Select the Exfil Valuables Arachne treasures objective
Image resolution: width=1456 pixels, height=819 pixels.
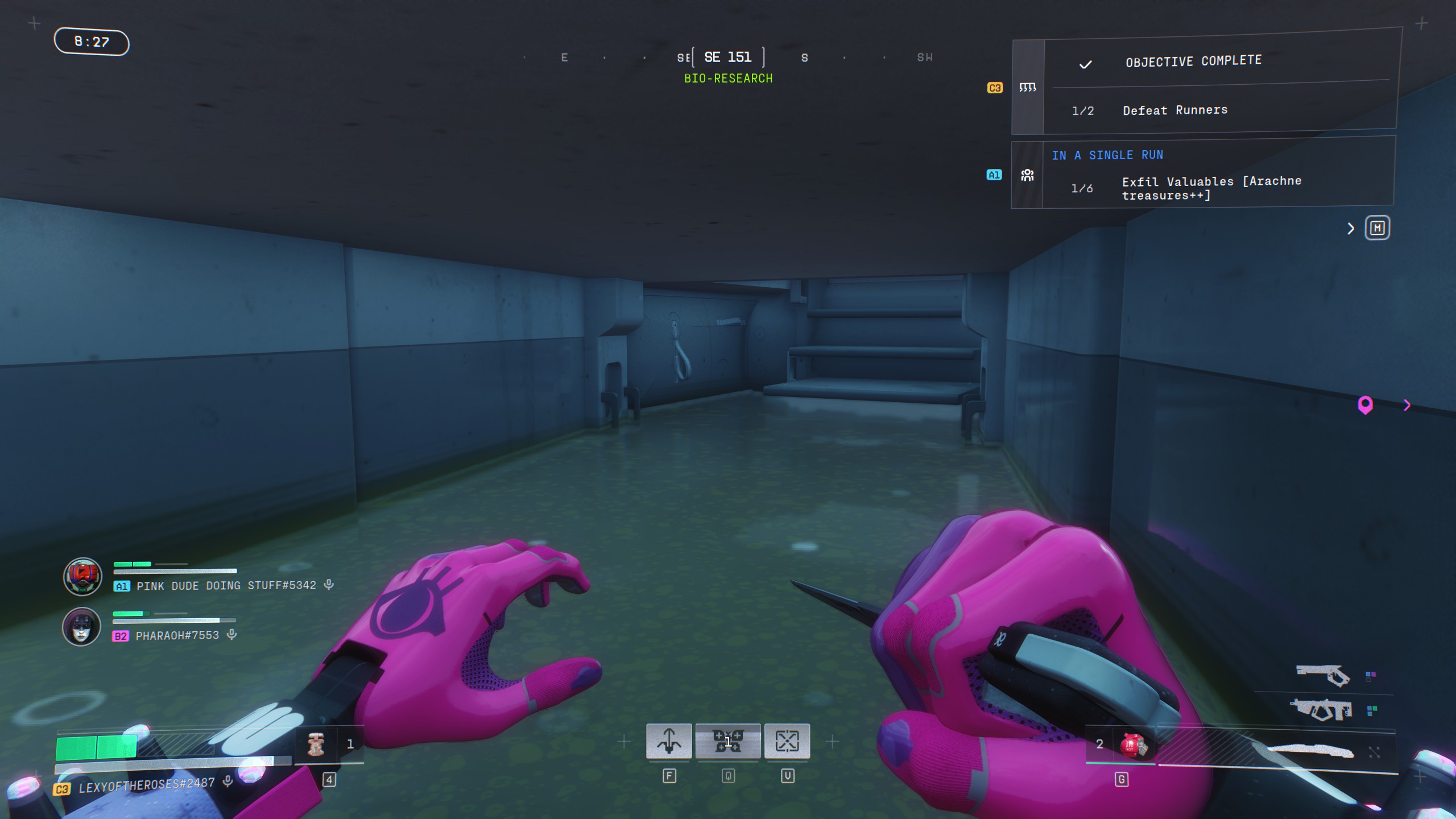point(1211,188)
